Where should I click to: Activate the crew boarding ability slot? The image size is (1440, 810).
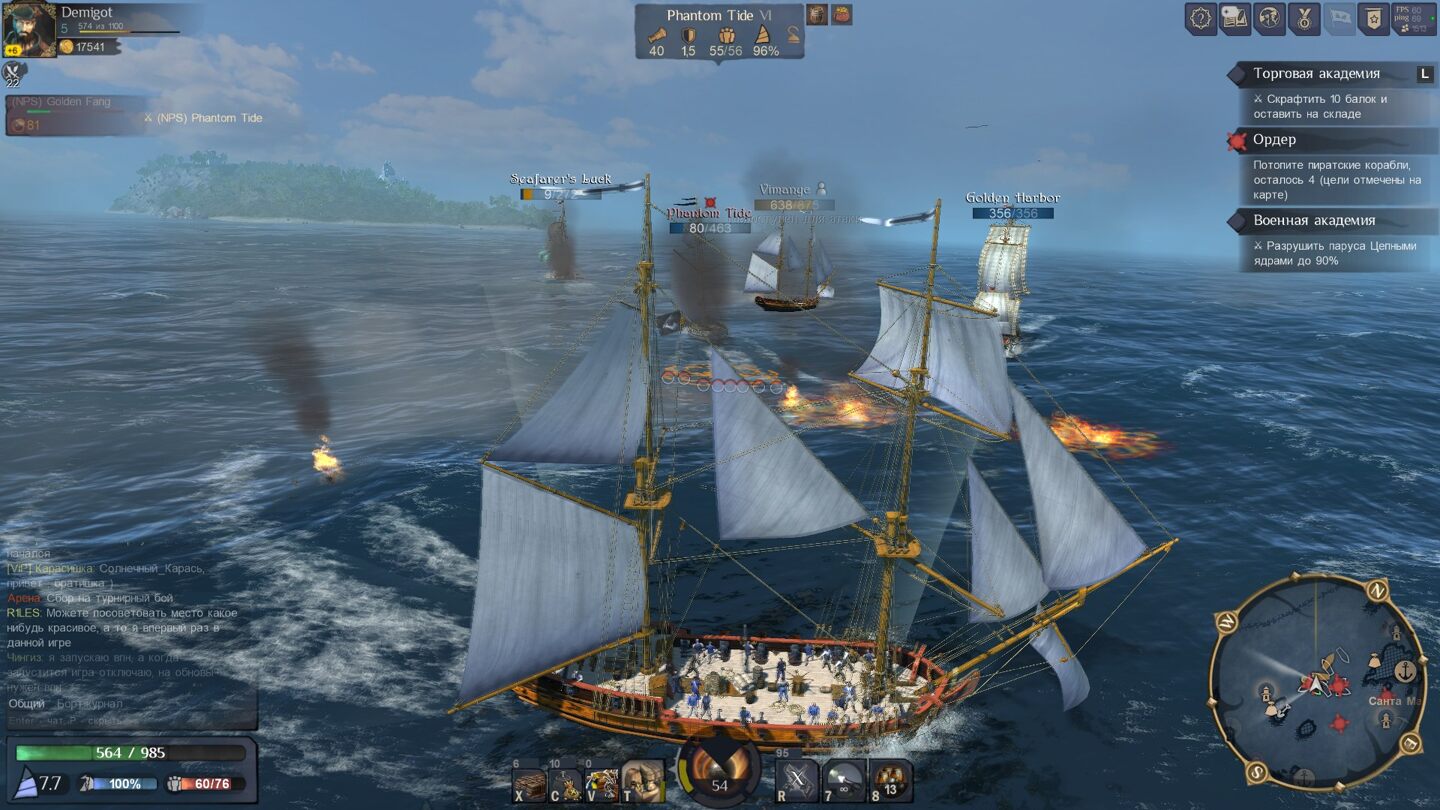(602, 783)
